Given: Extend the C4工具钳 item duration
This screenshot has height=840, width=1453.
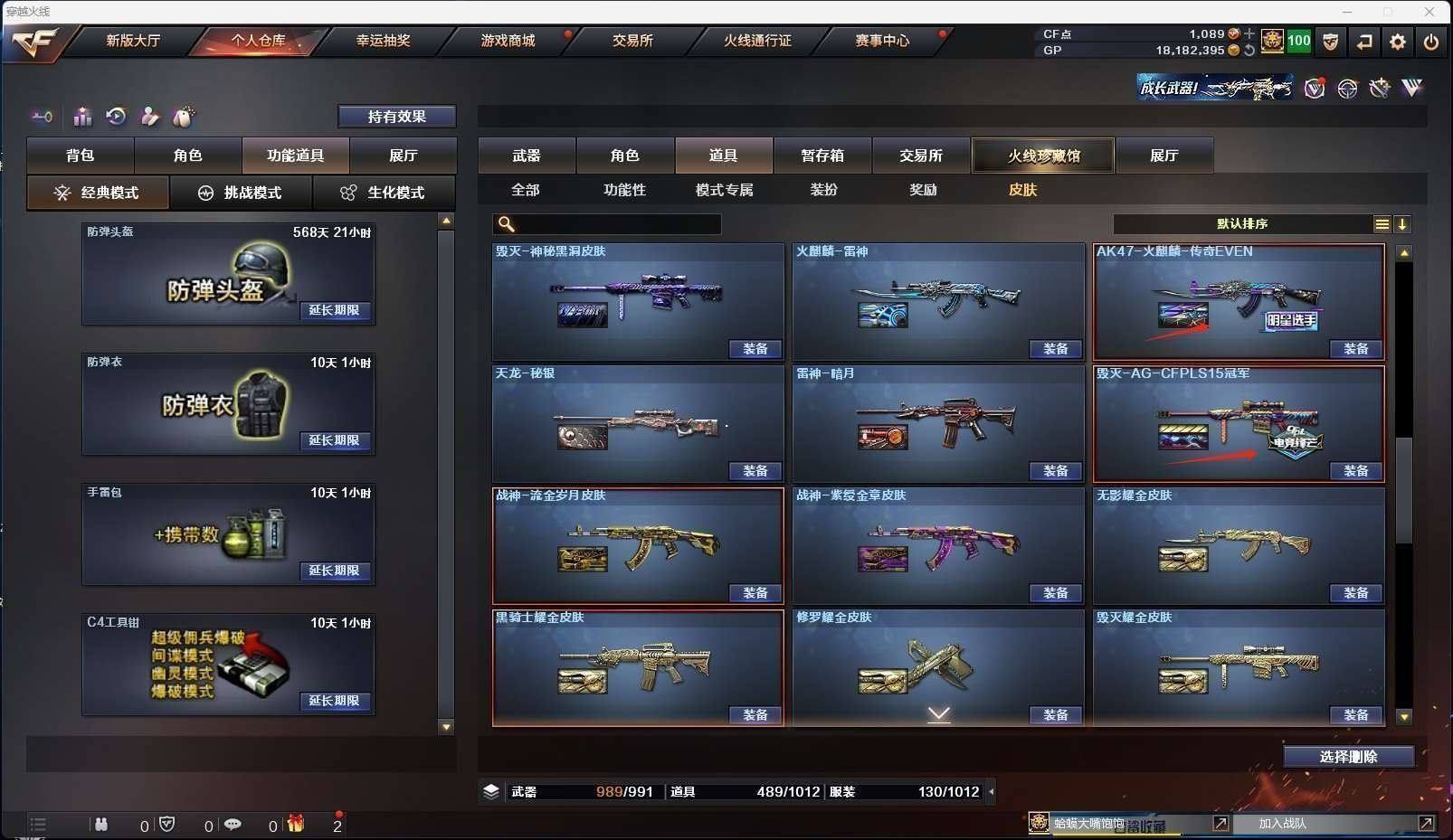Looking at the screenshot, I should [x=335, y=701].
